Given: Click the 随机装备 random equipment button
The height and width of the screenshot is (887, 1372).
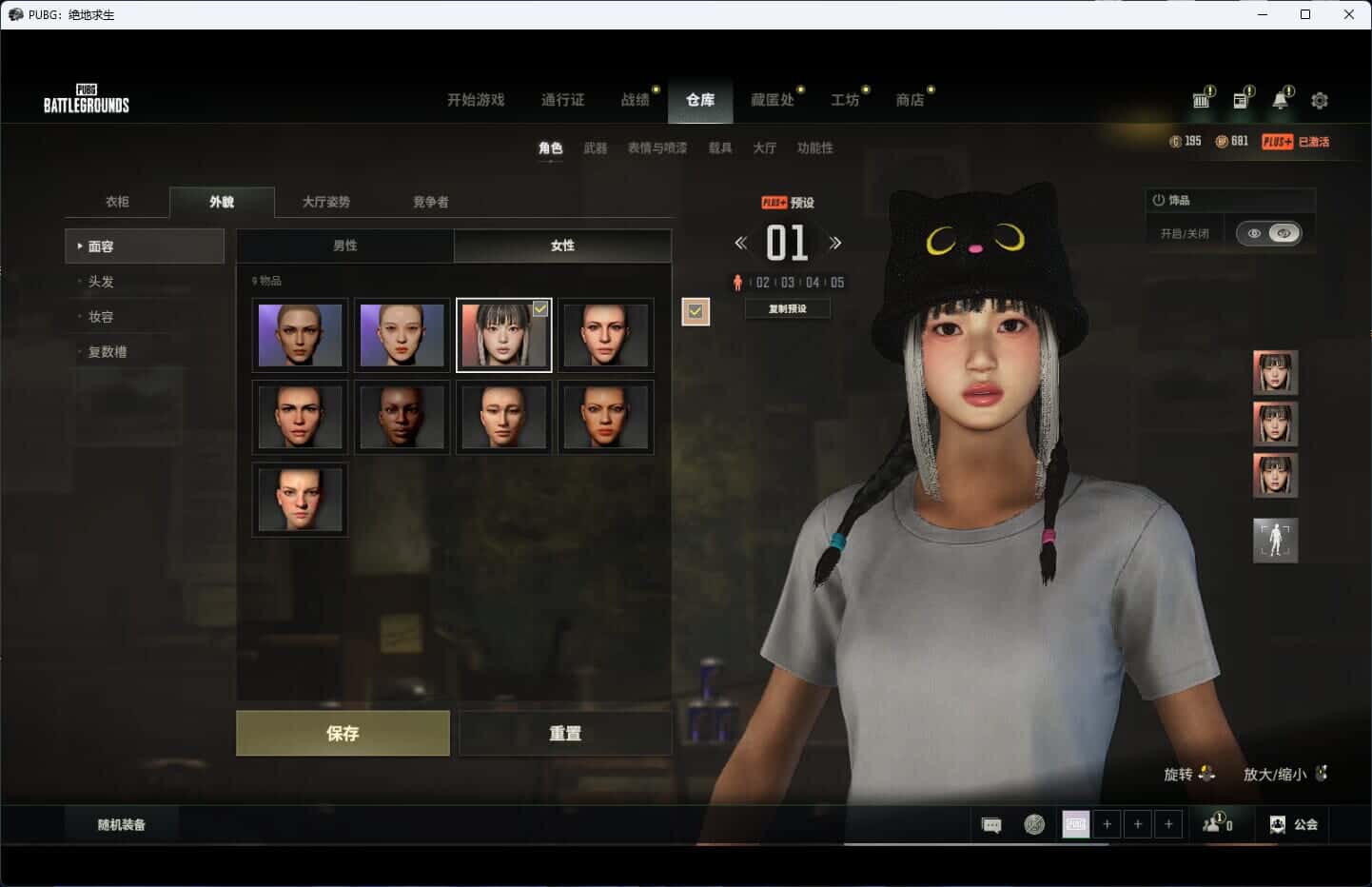Looking at the screenshot, I should point(121,824).
